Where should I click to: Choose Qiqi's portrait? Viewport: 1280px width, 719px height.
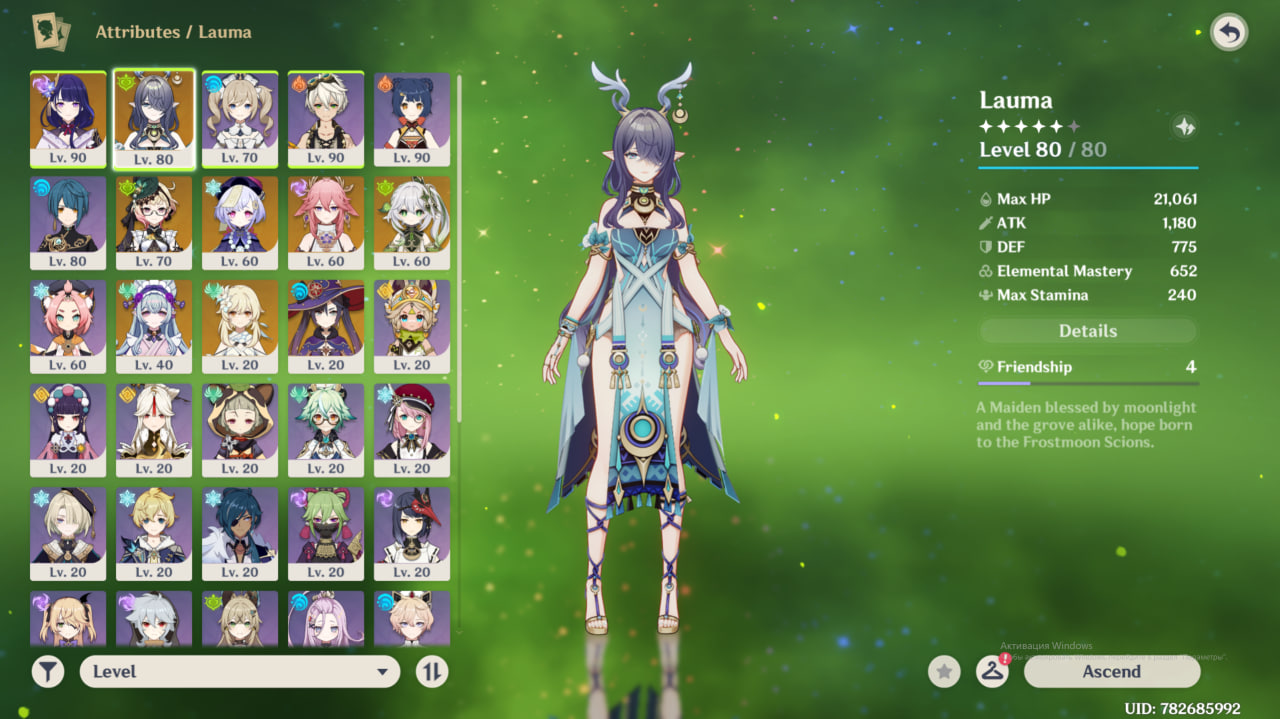(240, 222)
